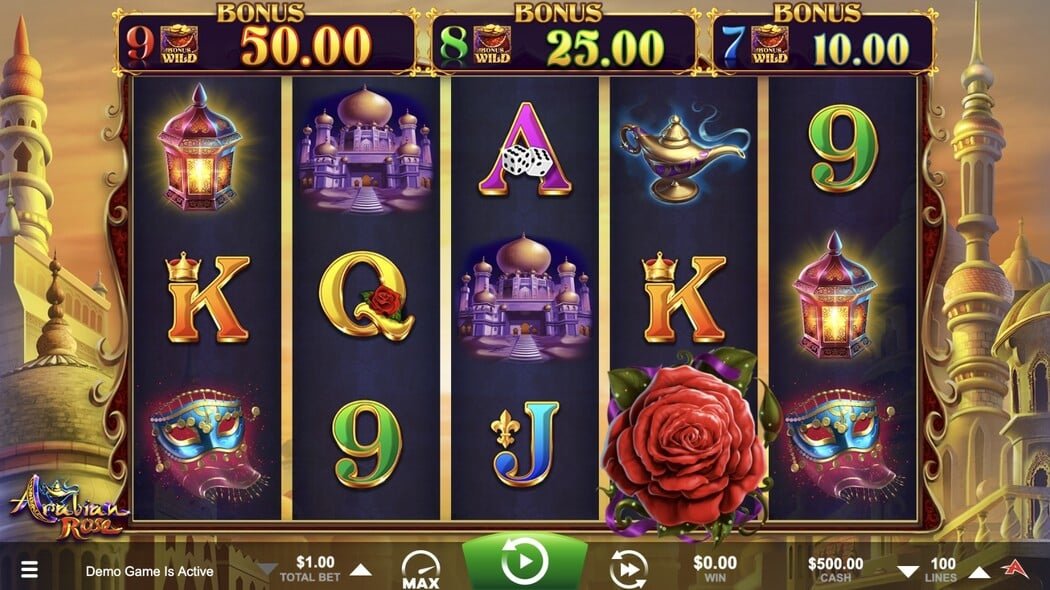Click the red A logo icon

(1018, 570)
